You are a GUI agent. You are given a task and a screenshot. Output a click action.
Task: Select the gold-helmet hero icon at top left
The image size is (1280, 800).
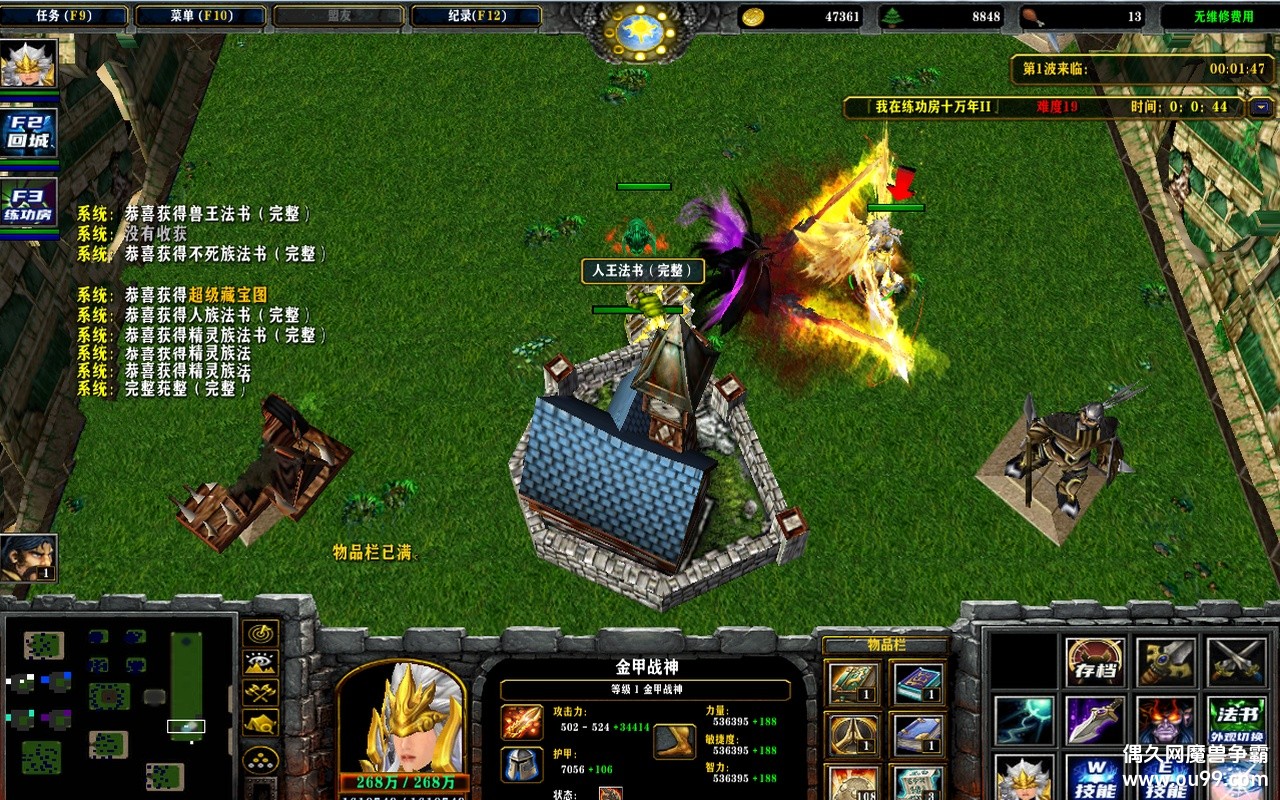[x=29, y=63]
